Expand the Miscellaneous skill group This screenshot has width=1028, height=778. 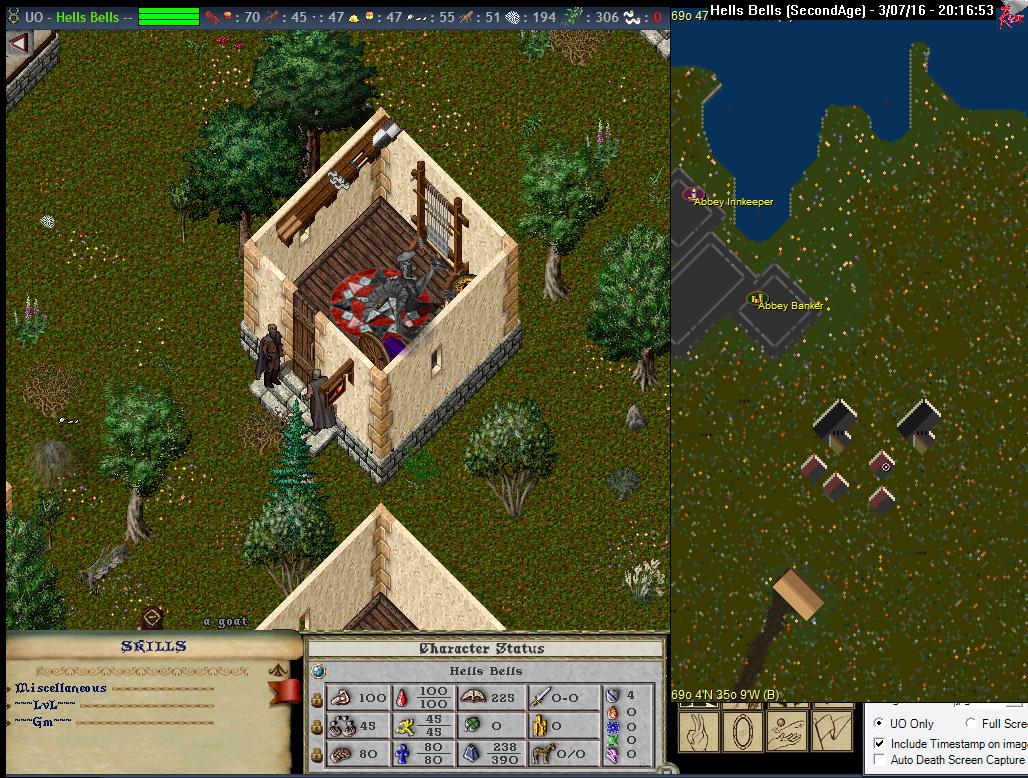tap(60, 688)
